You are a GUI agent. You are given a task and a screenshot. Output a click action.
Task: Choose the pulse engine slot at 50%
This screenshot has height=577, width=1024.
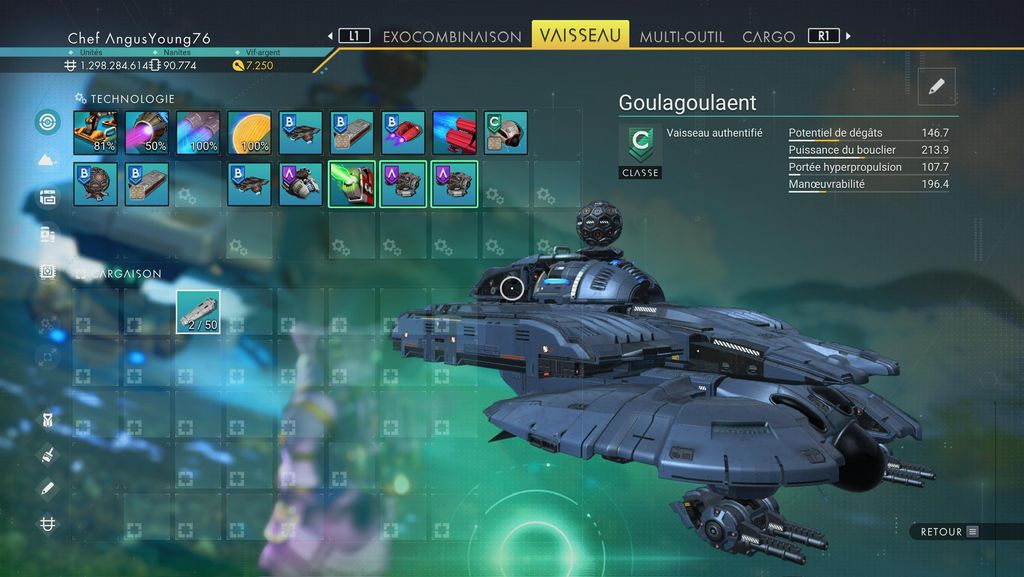146,132
